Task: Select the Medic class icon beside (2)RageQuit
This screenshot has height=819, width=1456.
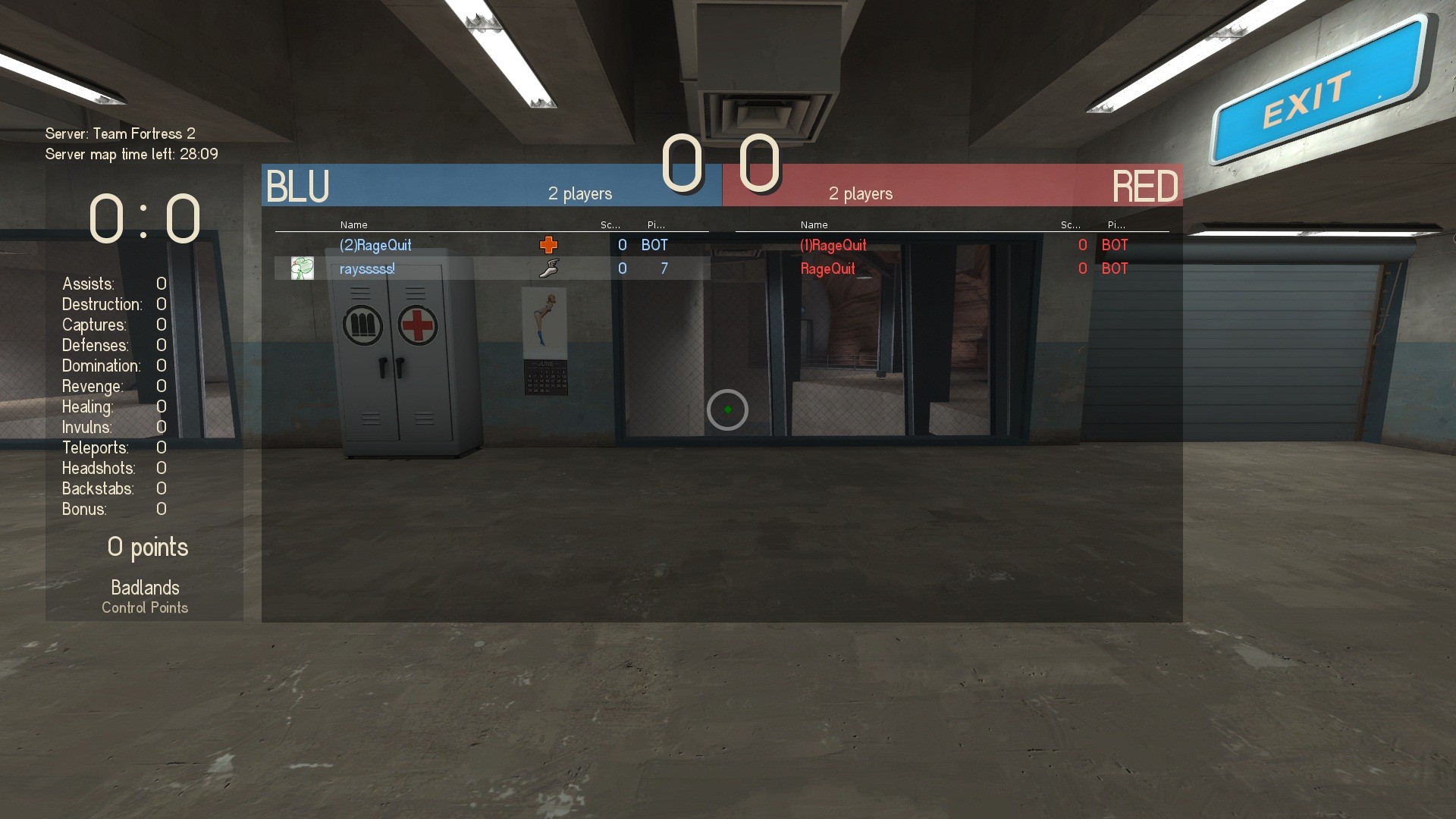Action: coord(548,244)
